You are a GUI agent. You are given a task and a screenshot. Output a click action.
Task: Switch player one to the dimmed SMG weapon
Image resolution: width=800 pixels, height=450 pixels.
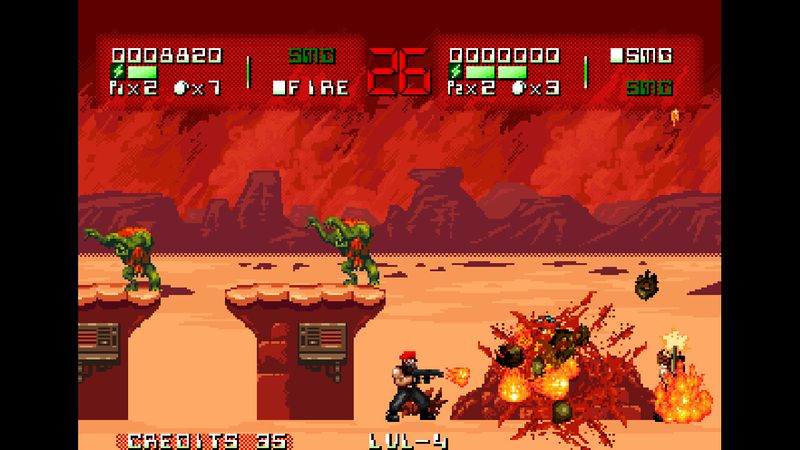[x=311, y=56]
